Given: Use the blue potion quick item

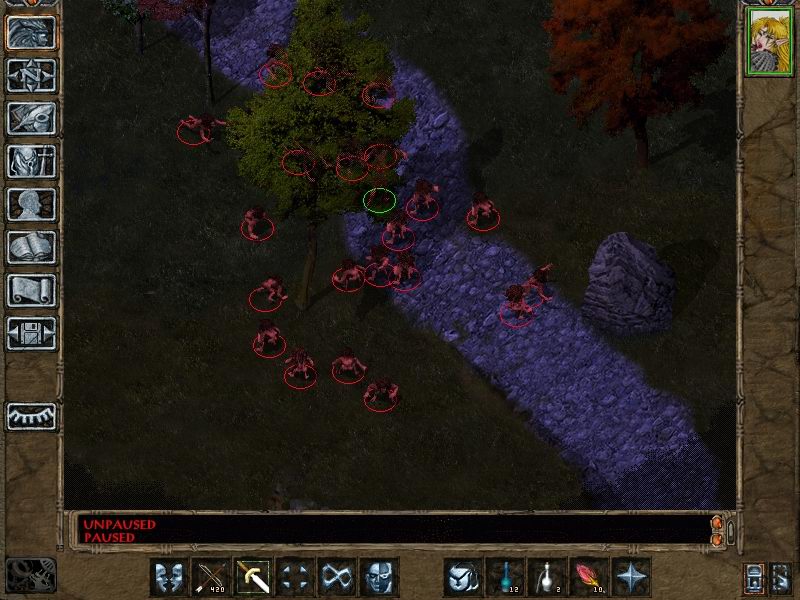Looking at the screenshot, I should [505, 577].
